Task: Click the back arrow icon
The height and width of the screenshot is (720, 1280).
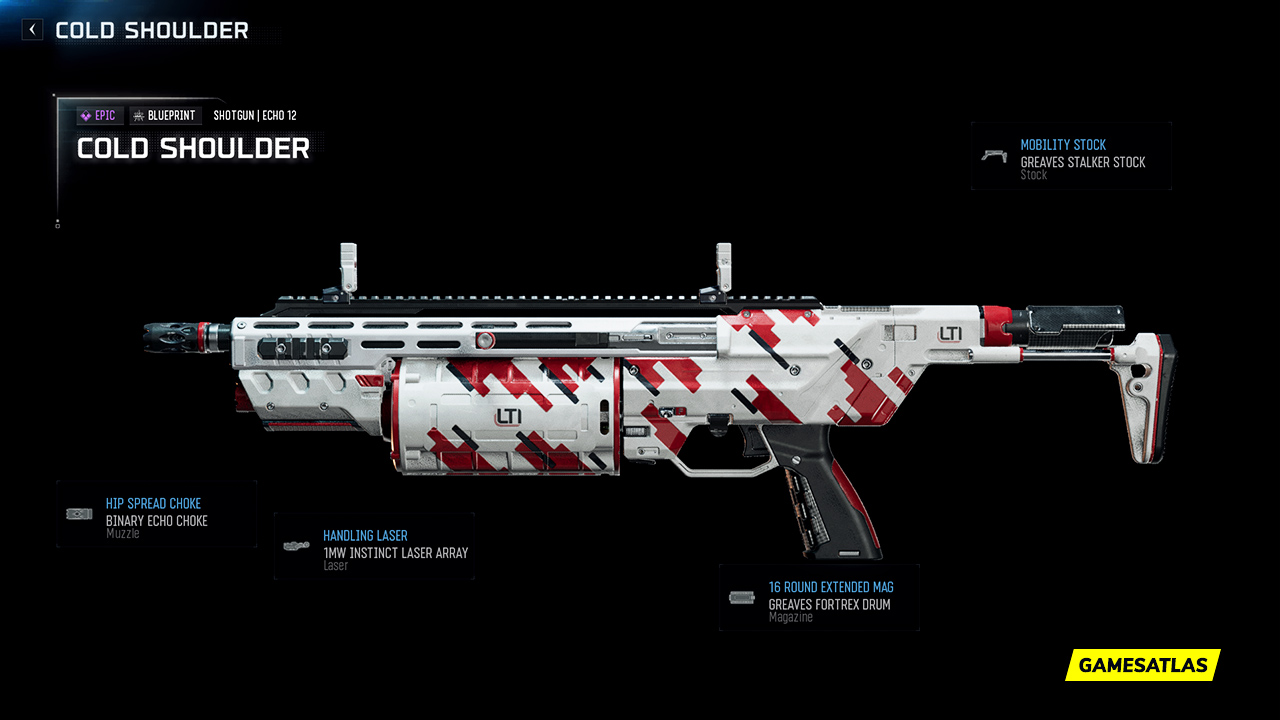Action: click(31, 29)
